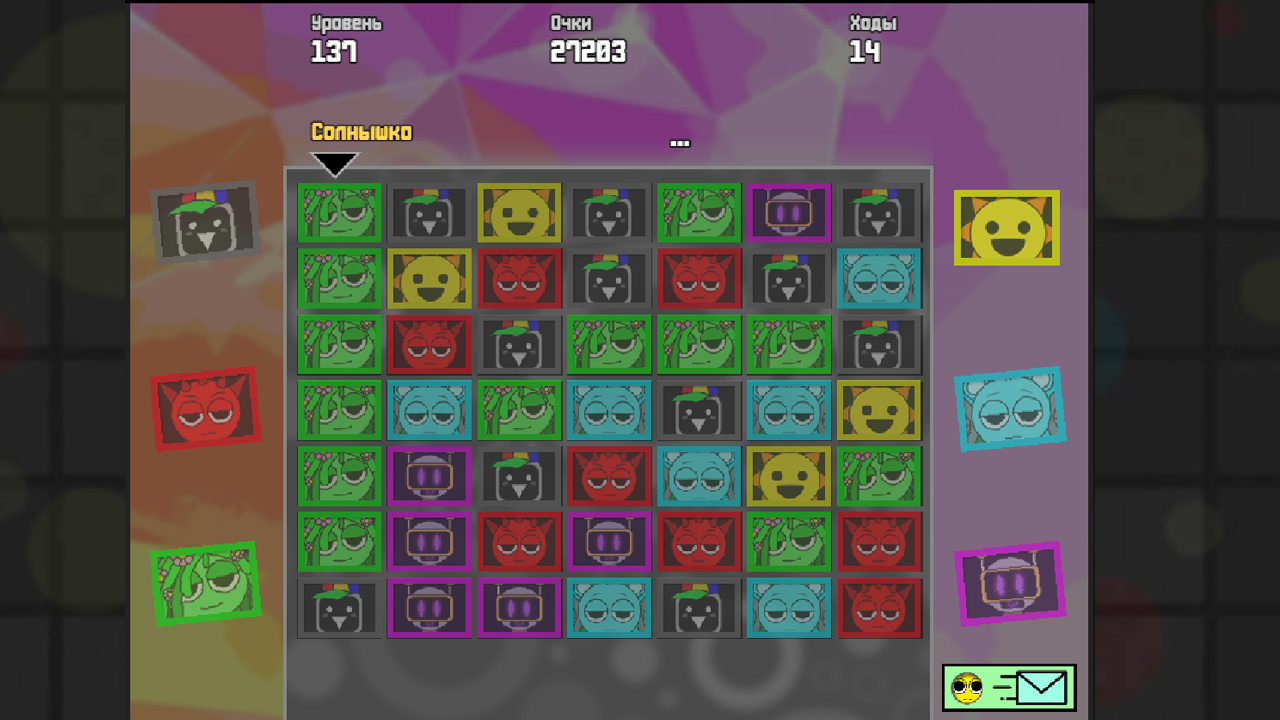This screenshot has width=1280, height=720.
Task: Select the yellow smiley cat booster icon
Action: tap(1007, 227)
